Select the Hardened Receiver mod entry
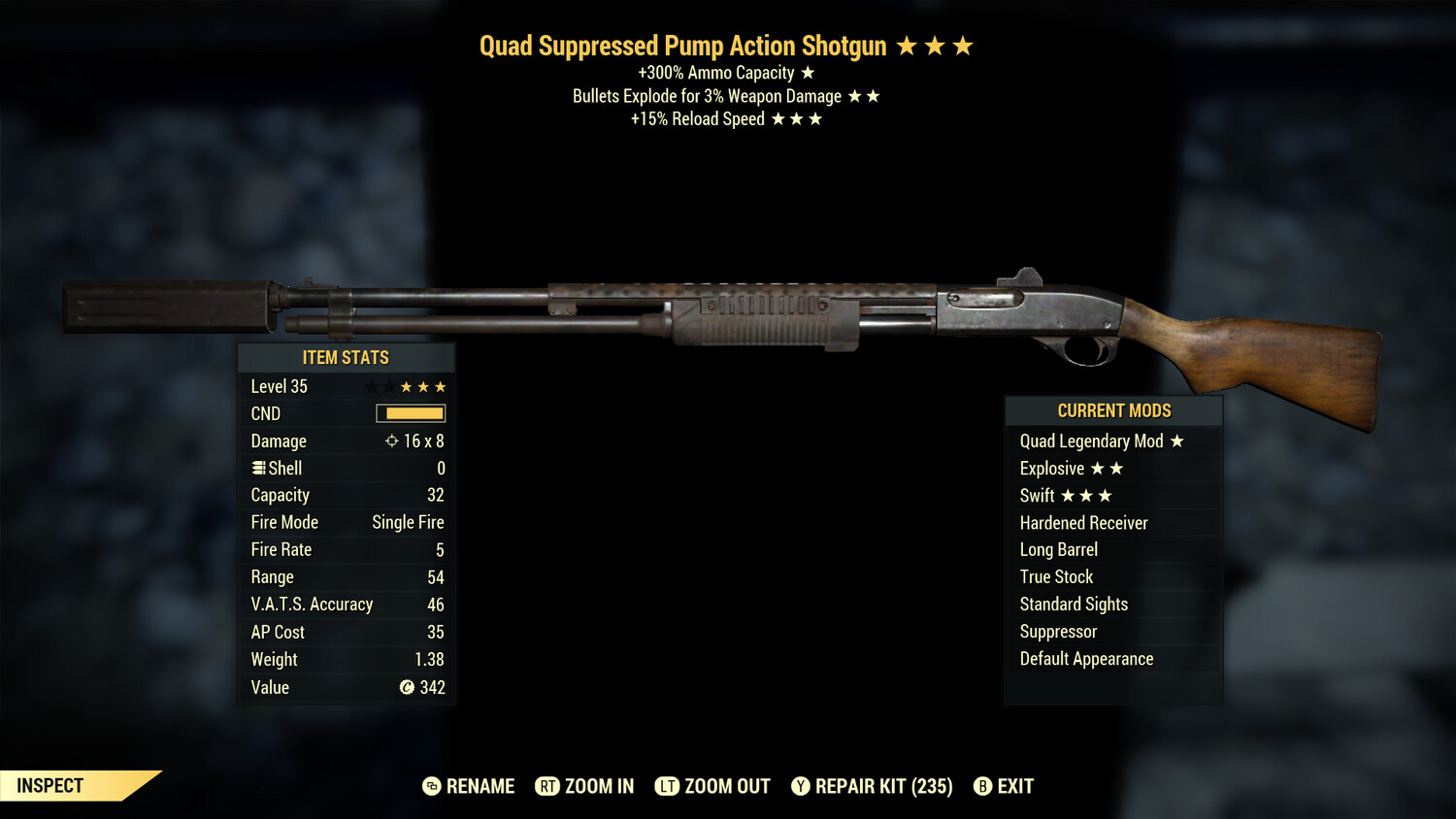This screenshot has width=1456, height=819. point(1083,522)
